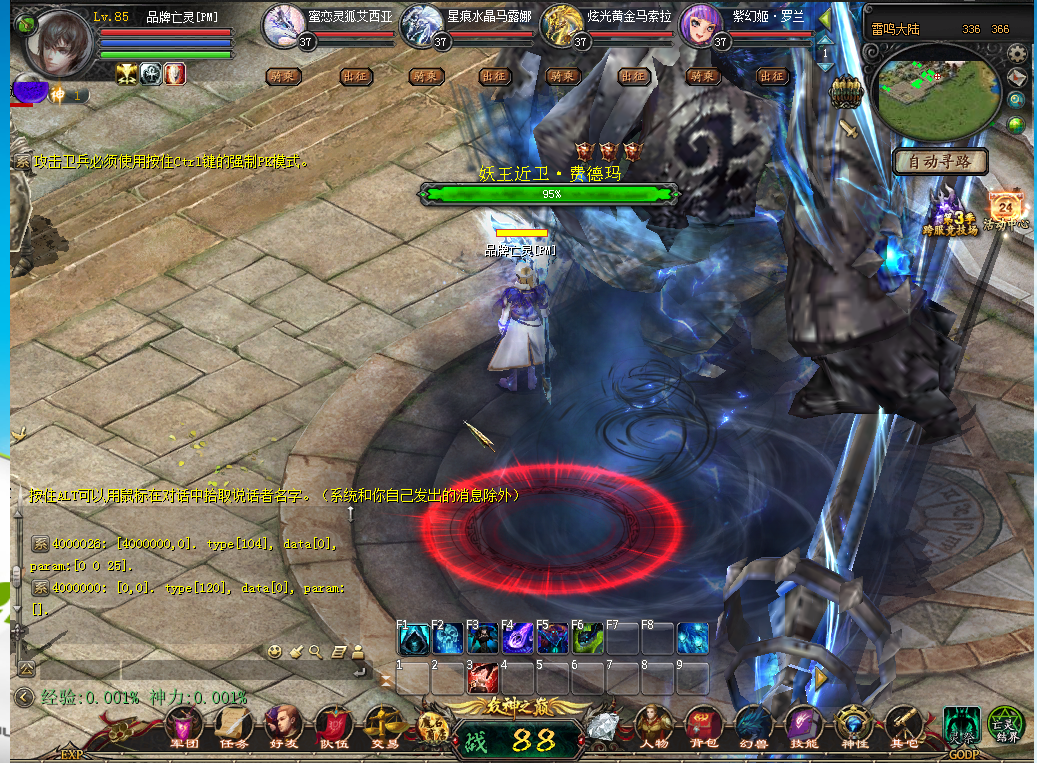Click the 自动寻路 auto-pathfinding button
Viewport: 1037px width, 763px height.
pos(940,161)
